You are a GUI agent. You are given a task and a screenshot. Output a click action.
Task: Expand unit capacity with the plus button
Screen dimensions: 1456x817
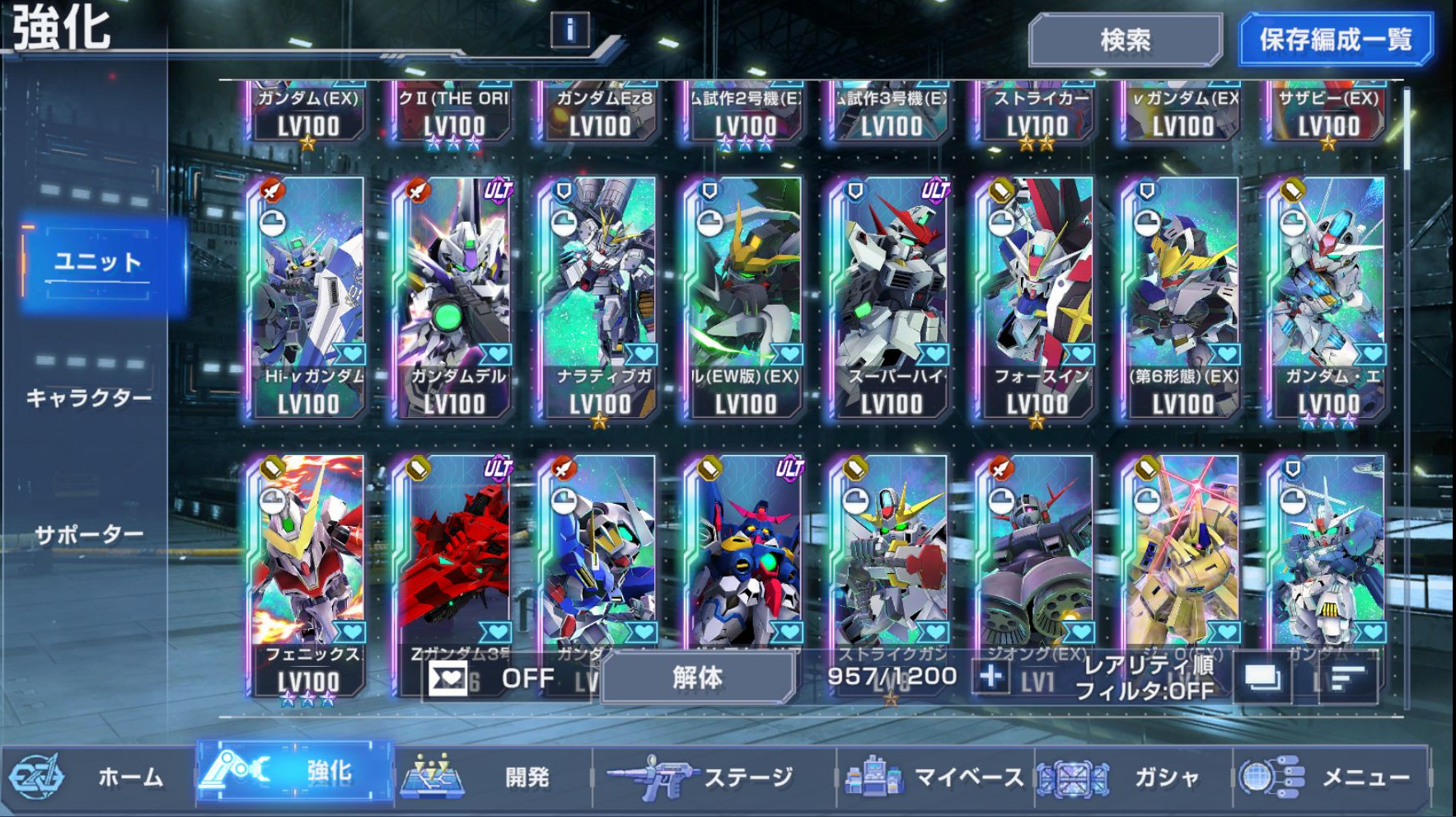pyautogui.click(x=990, y=677)
